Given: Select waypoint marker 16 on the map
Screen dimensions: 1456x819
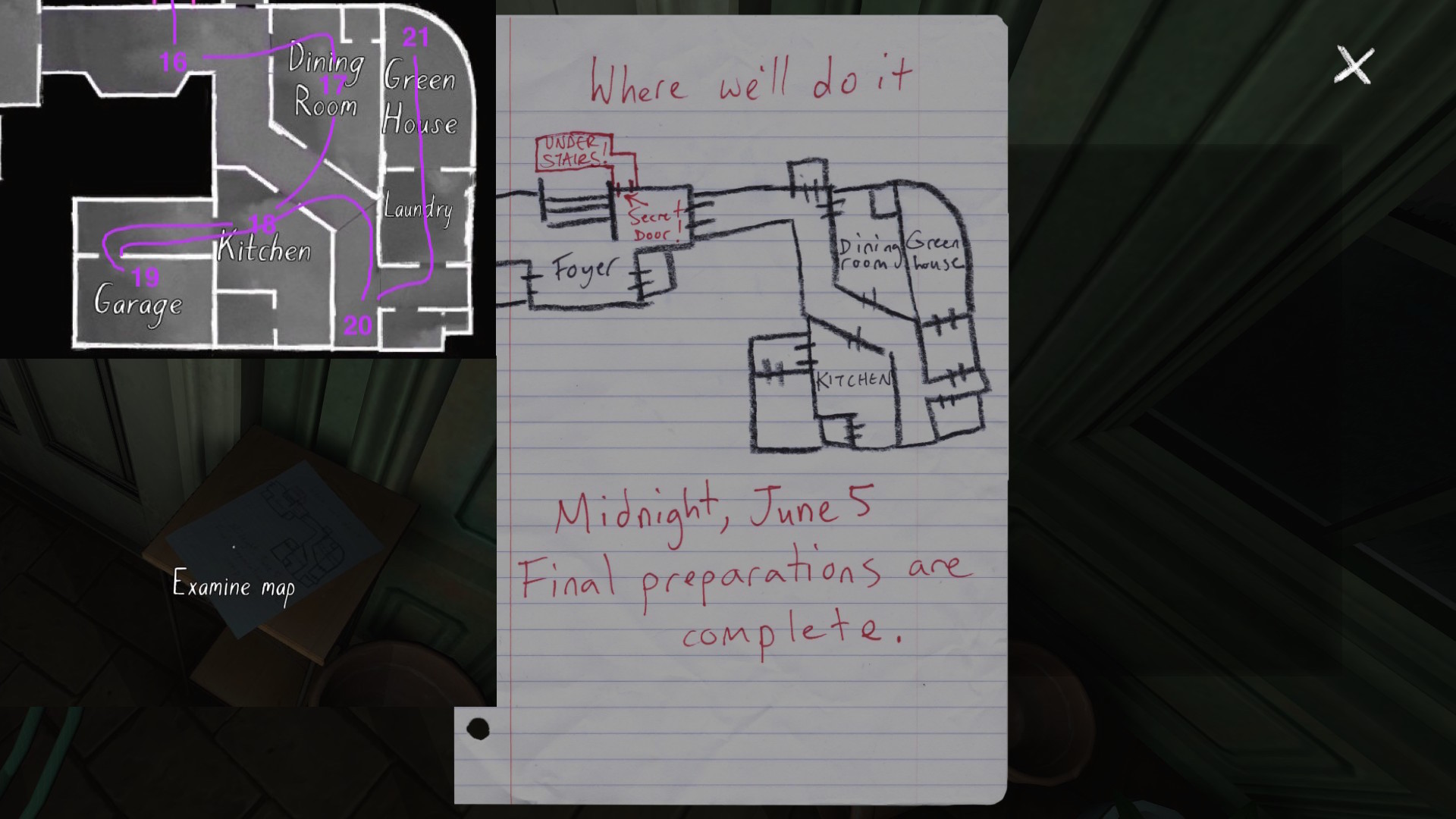Looking at the screenshot, I should 173,60.
